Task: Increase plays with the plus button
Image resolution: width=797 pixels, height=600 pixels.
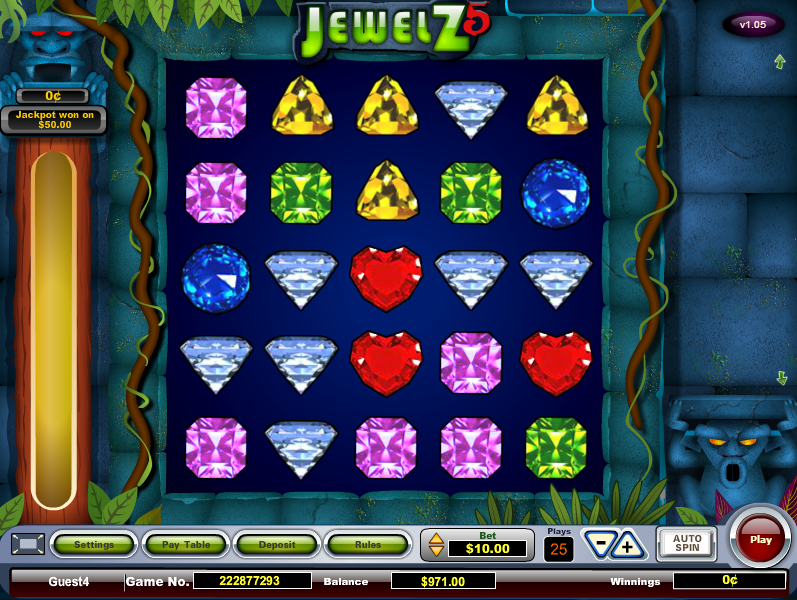Action: coord(629,546)
